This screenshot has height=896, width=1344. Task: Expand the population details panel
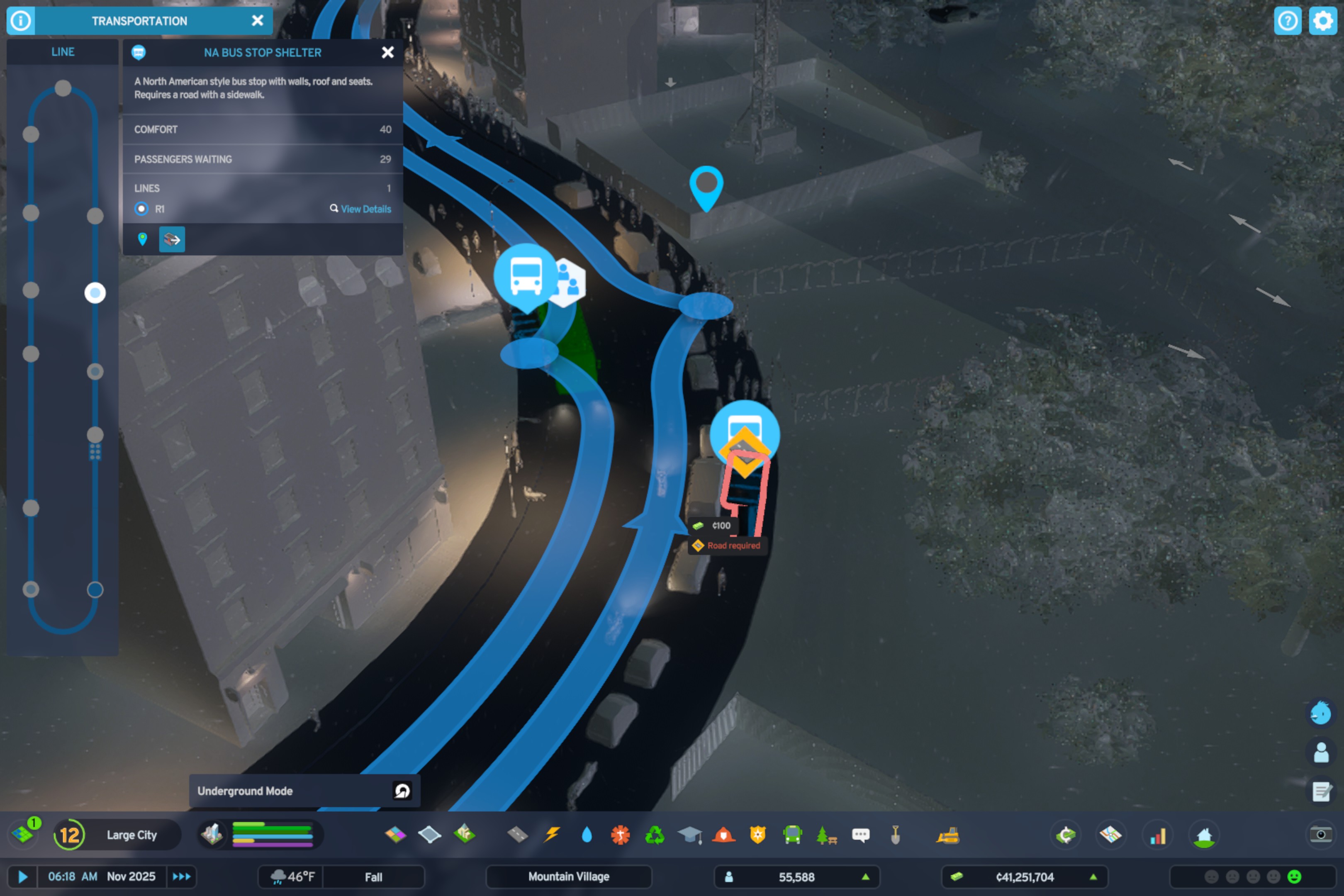pos(866,877)
